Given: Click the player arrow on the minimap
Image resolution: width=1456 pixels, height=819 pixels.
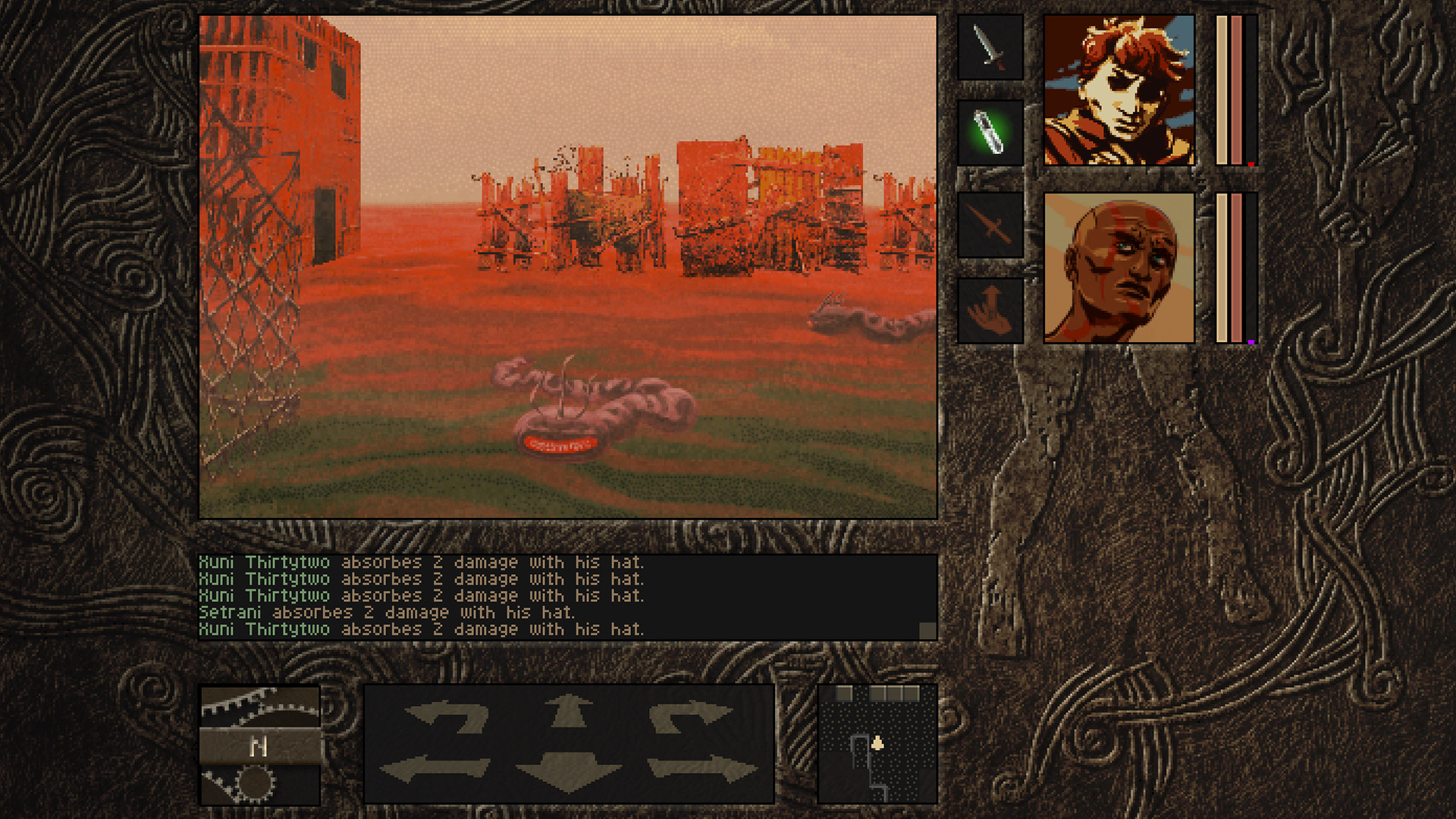Looking at the screenshot, I should tap(879, 744).
